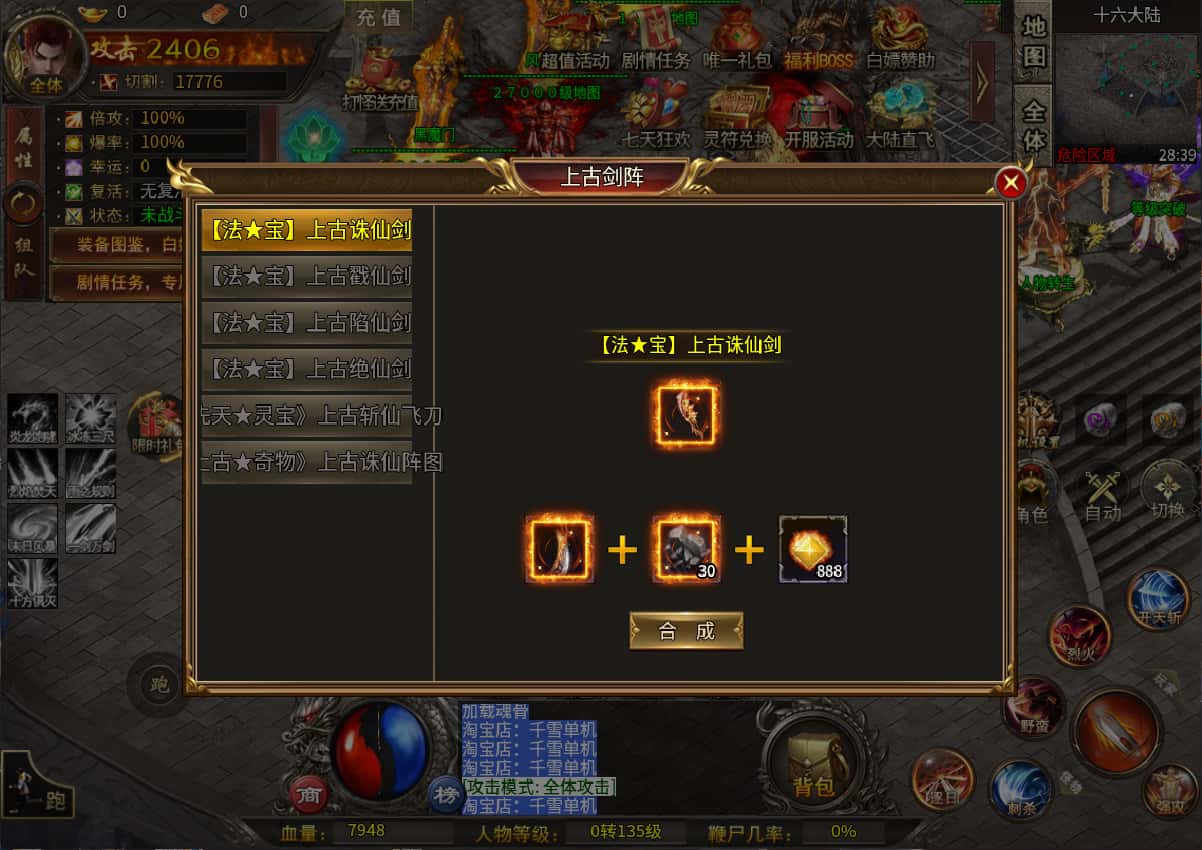Click the 充值 recharge button
Screen dimensions: 1202x850
click(x=378, y=17)
